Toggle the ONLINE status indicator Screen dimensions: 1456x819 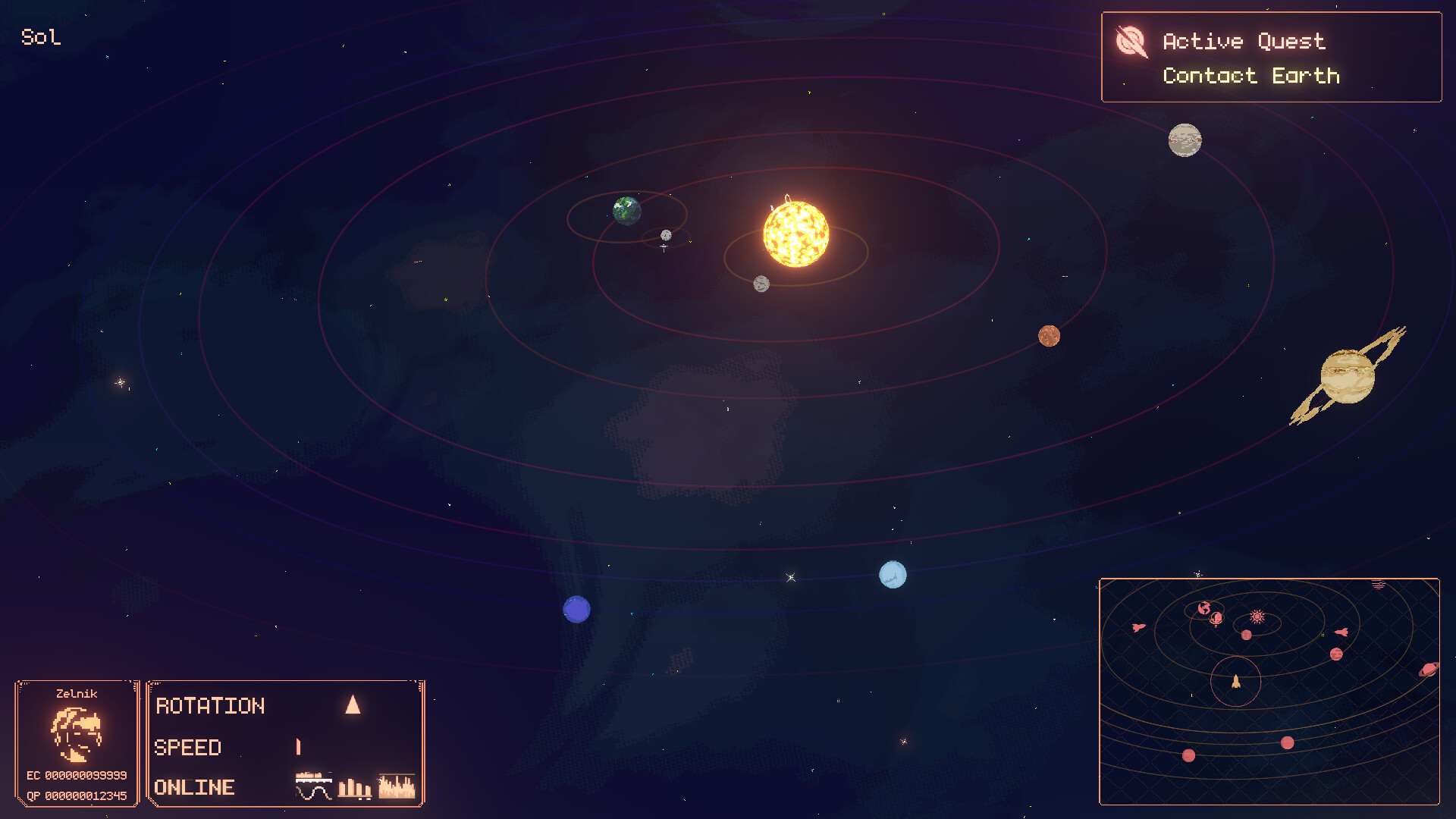coord(193,787)
